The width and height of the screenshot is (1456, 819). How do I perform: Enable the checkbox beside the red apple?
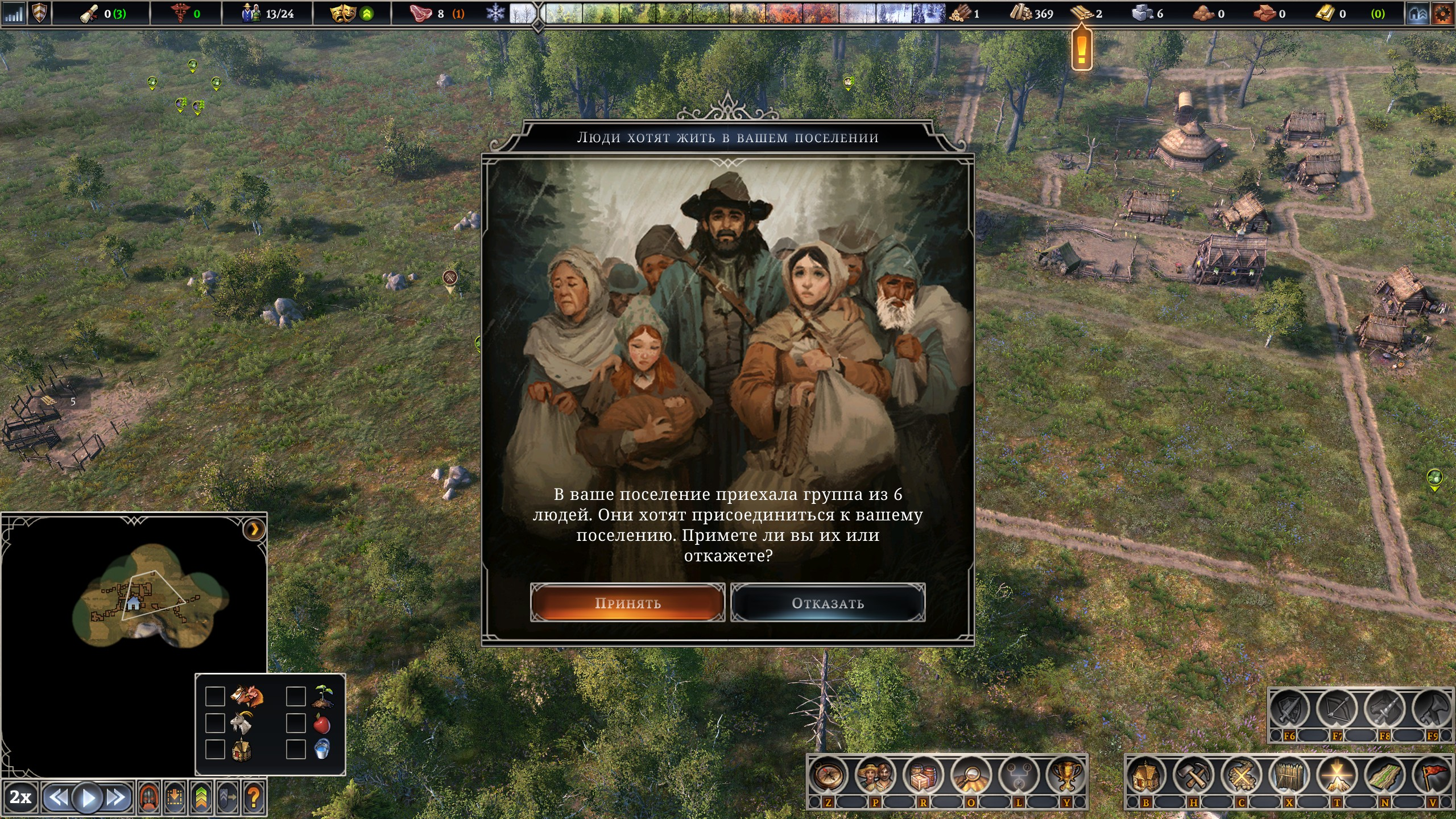click(x=296, y=723)
